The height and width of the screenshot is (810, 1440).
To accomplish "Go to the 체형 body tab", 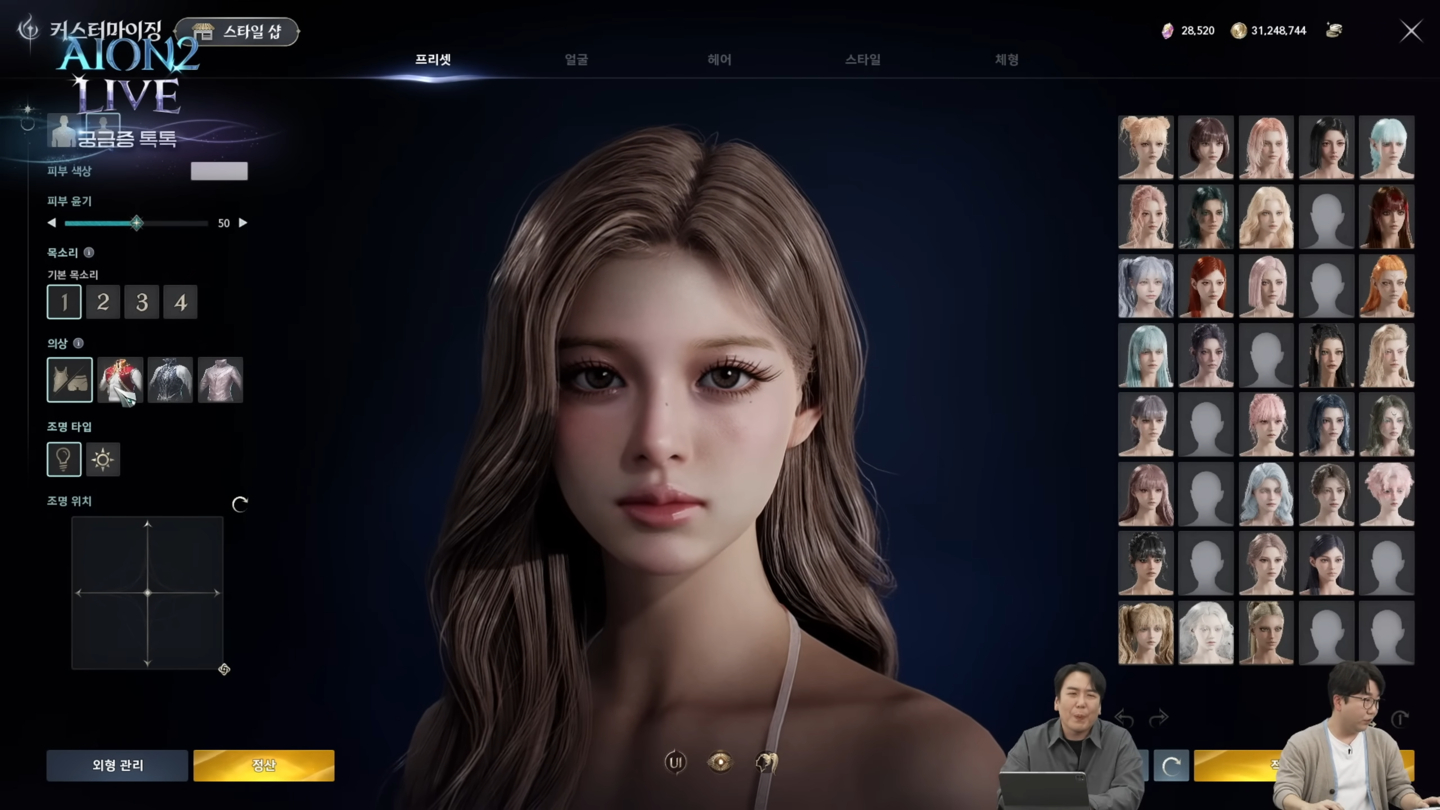I will click(1006, 60).
